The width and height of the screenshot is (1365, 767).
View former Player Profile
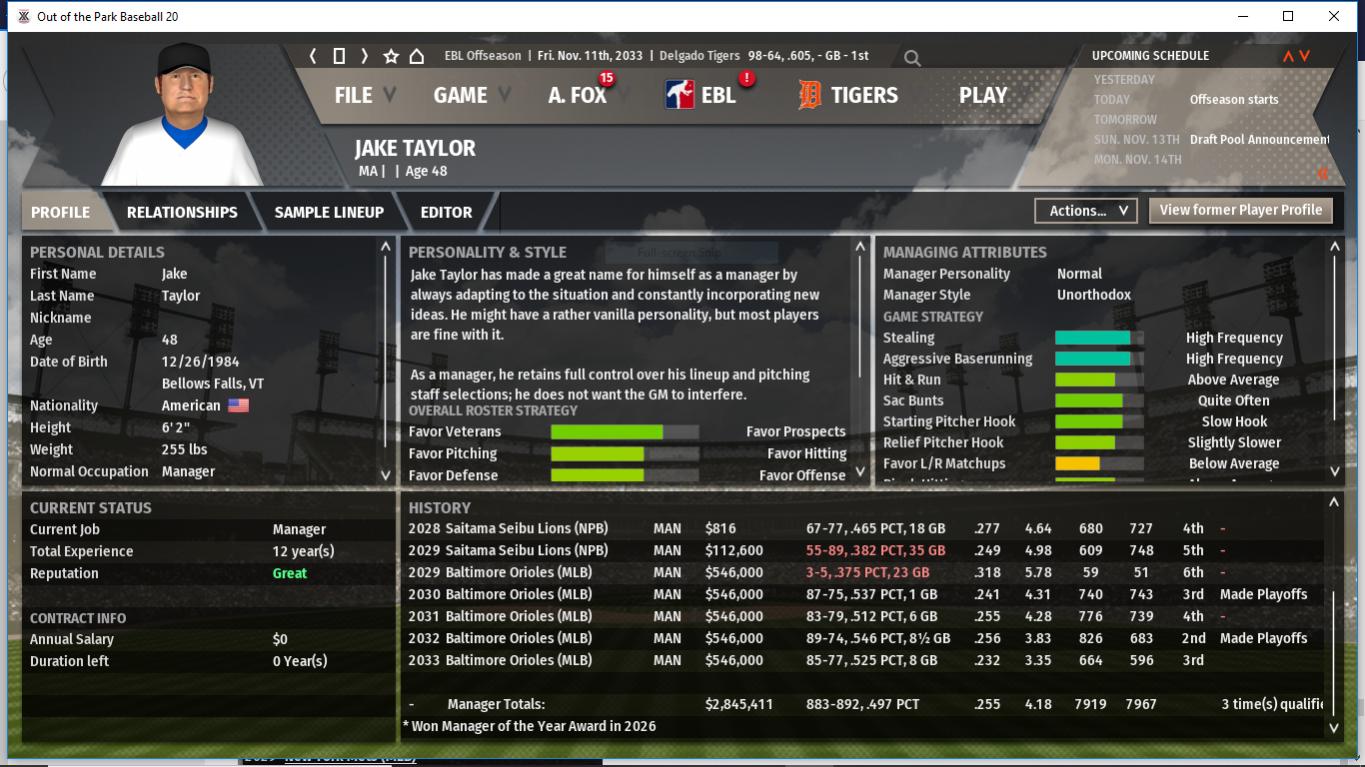(1240, 210)
